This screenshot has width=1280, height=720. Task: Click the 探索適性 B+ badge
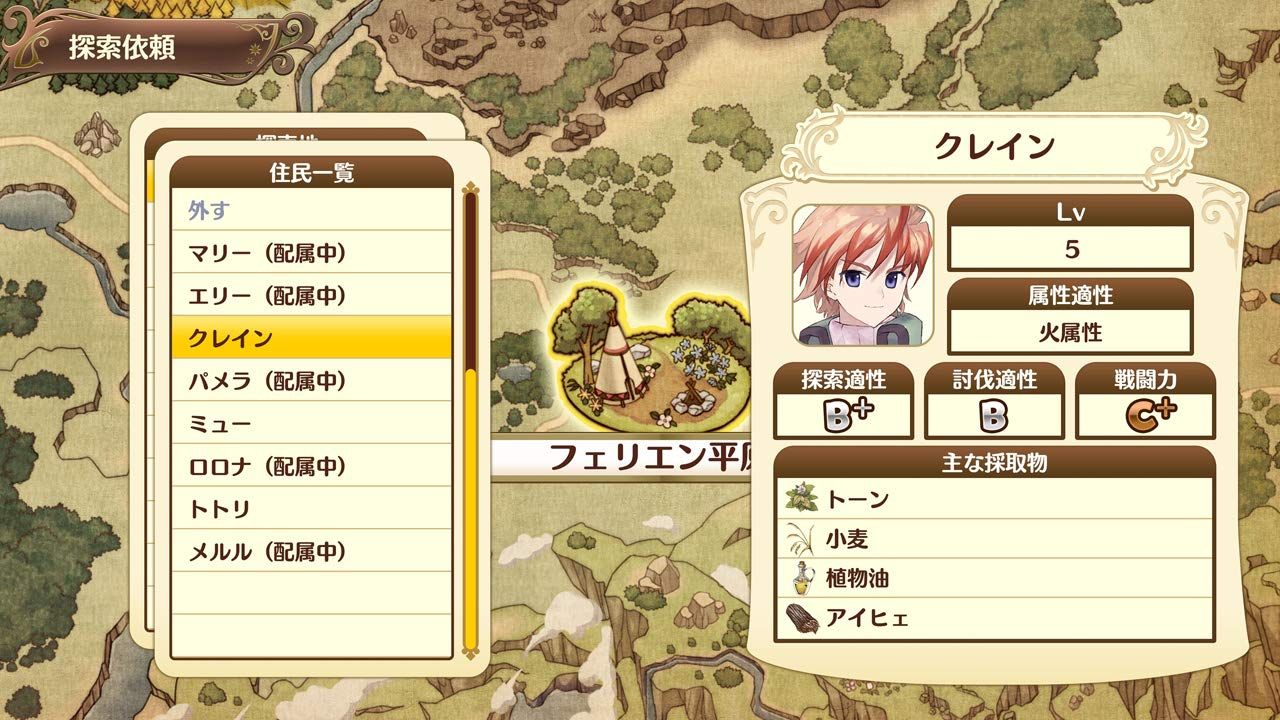pos(846,410)
